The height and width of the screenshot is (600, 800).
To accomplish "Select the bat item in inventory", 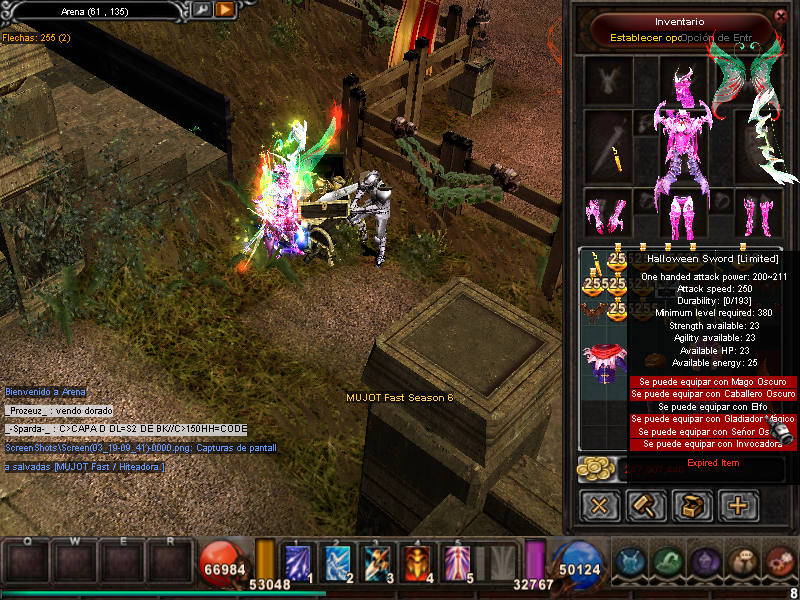I will (598, 311).
